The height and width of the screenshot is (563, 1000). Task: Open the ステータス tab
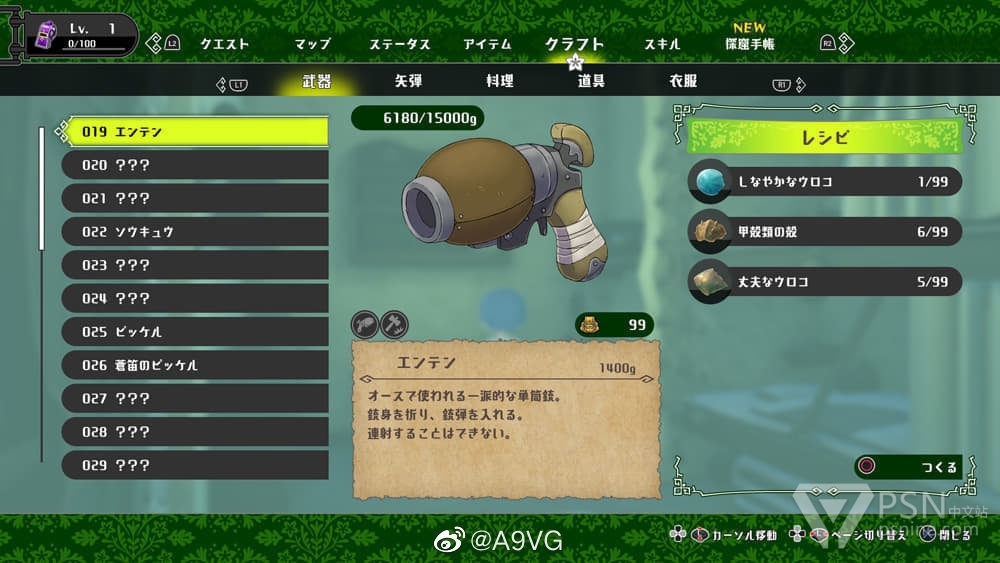point(399,44)
